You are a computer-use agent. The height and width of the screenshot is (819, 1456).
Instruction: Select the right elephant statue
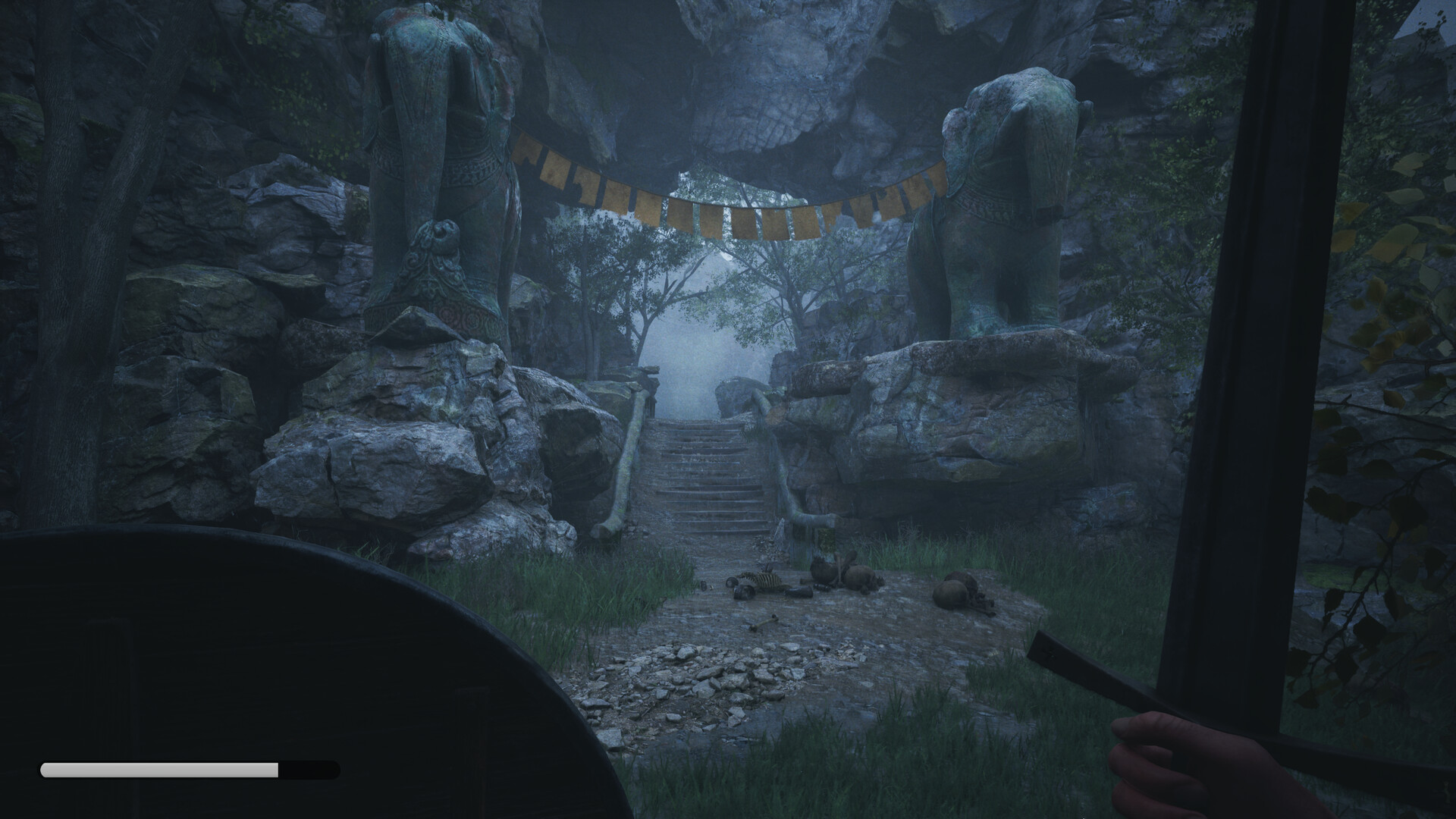coord(1001,190)
